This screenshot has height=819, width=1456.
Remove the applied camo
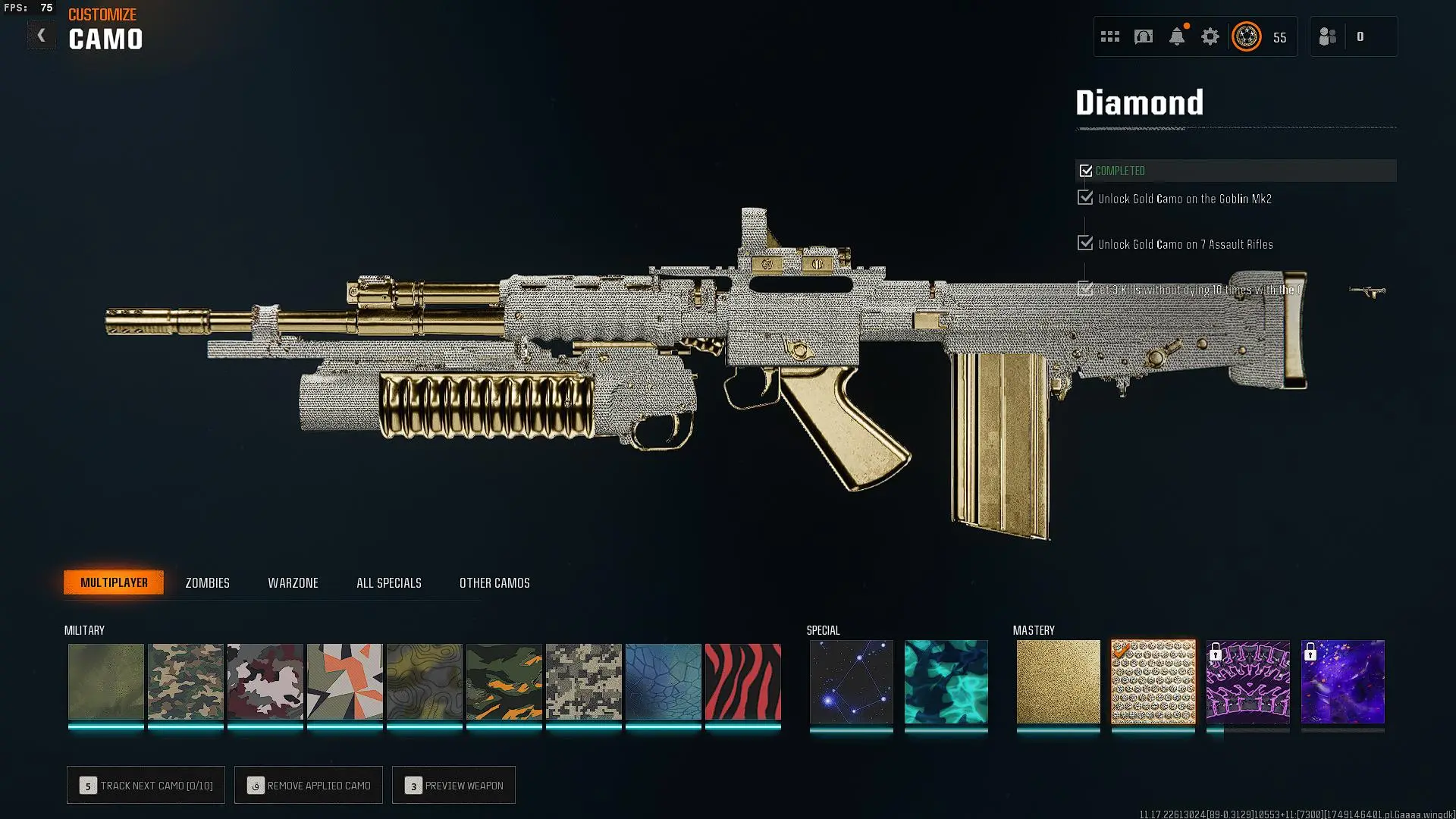coord(309,786)
